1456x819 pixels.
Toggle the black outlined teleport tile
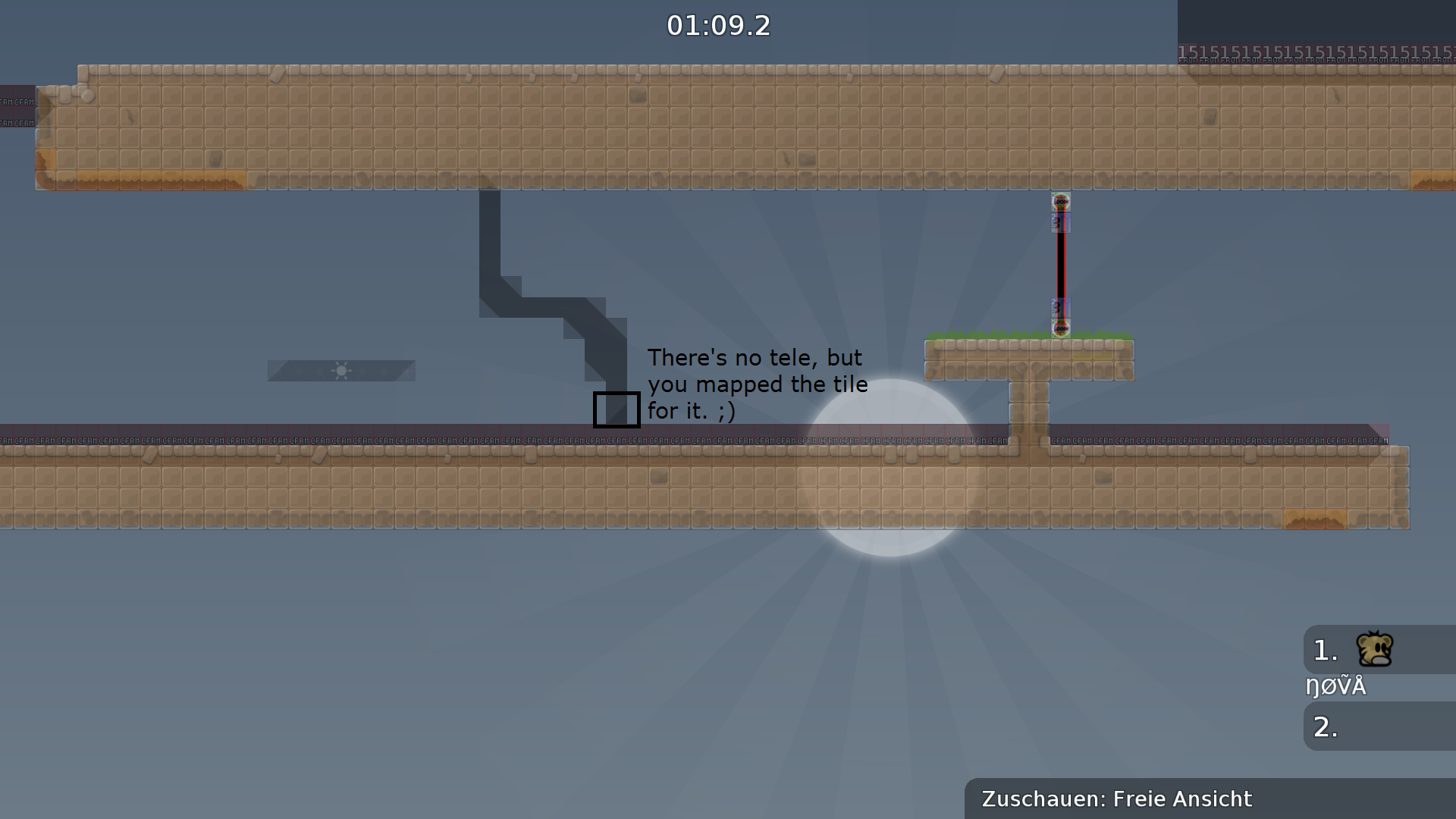(x=617, y=409)
